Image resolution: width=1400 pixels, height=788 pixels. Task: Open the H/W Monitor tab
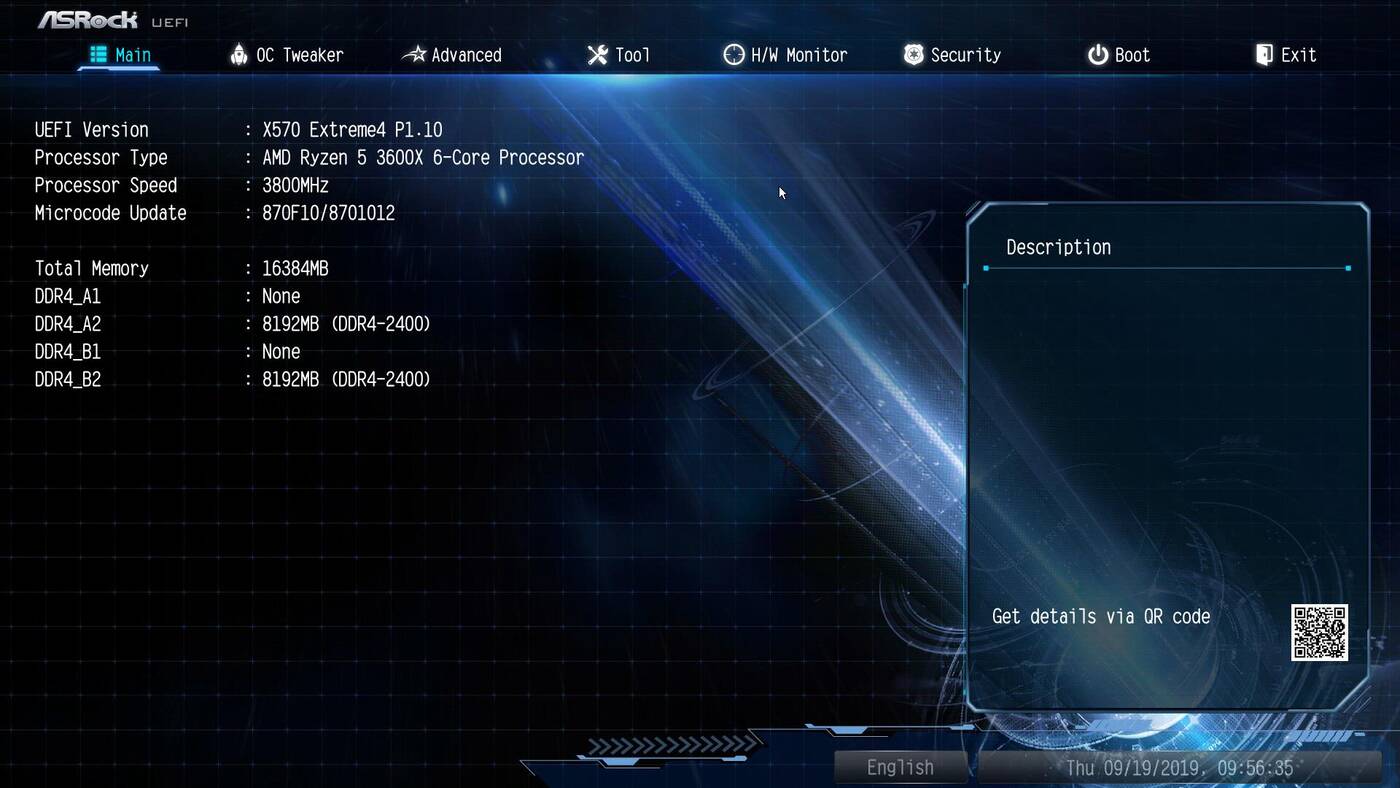pos(785,55)
